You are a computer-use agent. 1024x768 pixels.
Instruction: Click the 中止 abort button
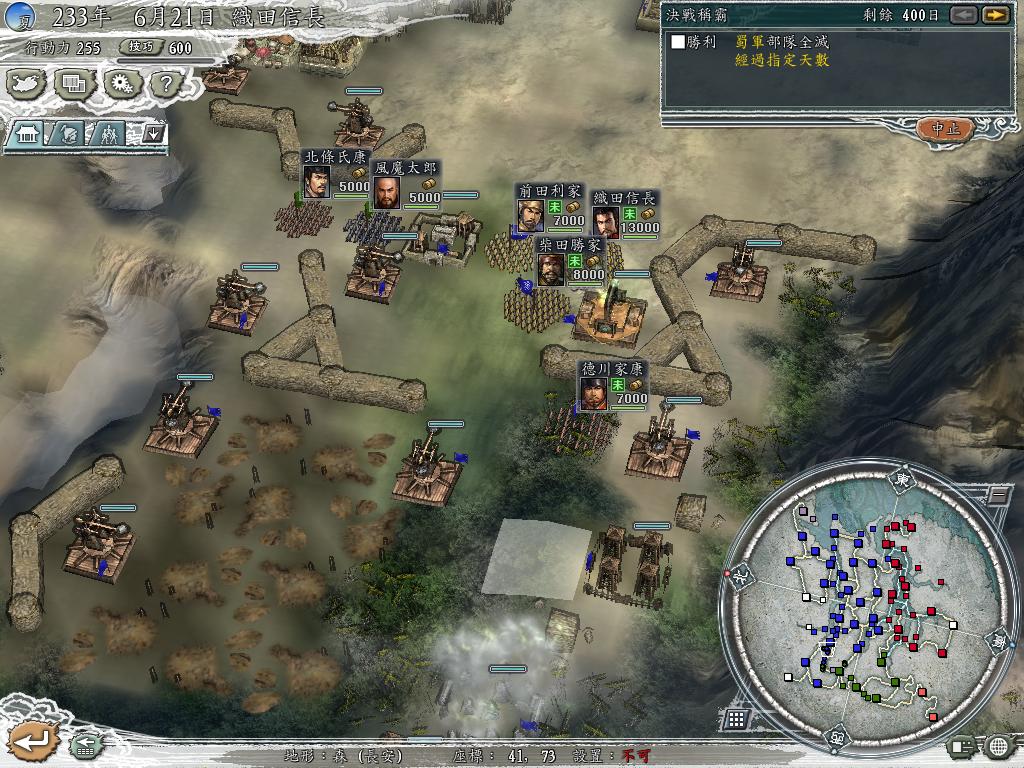[x=944, y=129]
